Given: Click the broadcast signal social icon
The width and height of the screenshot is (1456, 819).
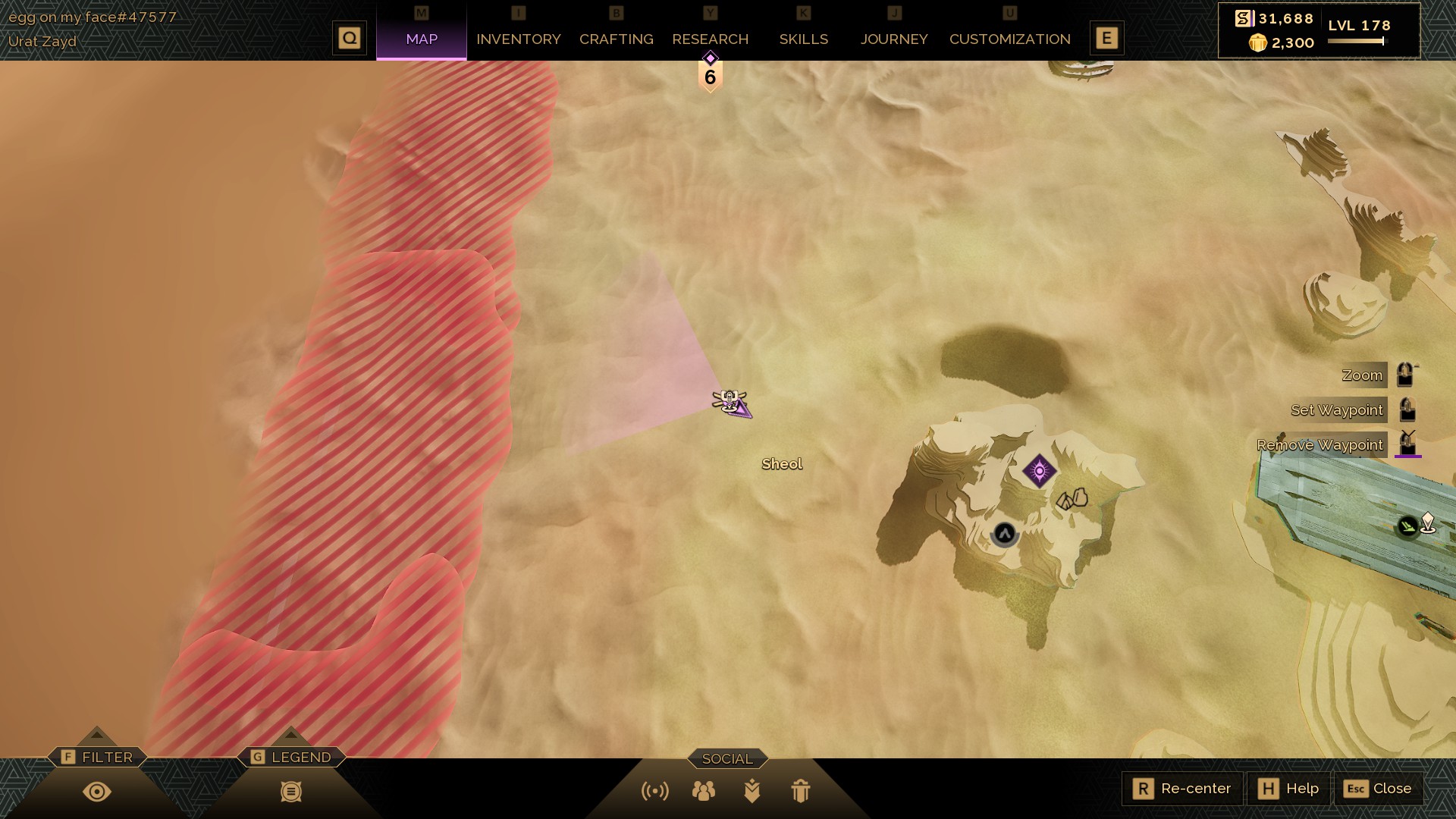Looking at the screenshot, I should tap(655, 791).
